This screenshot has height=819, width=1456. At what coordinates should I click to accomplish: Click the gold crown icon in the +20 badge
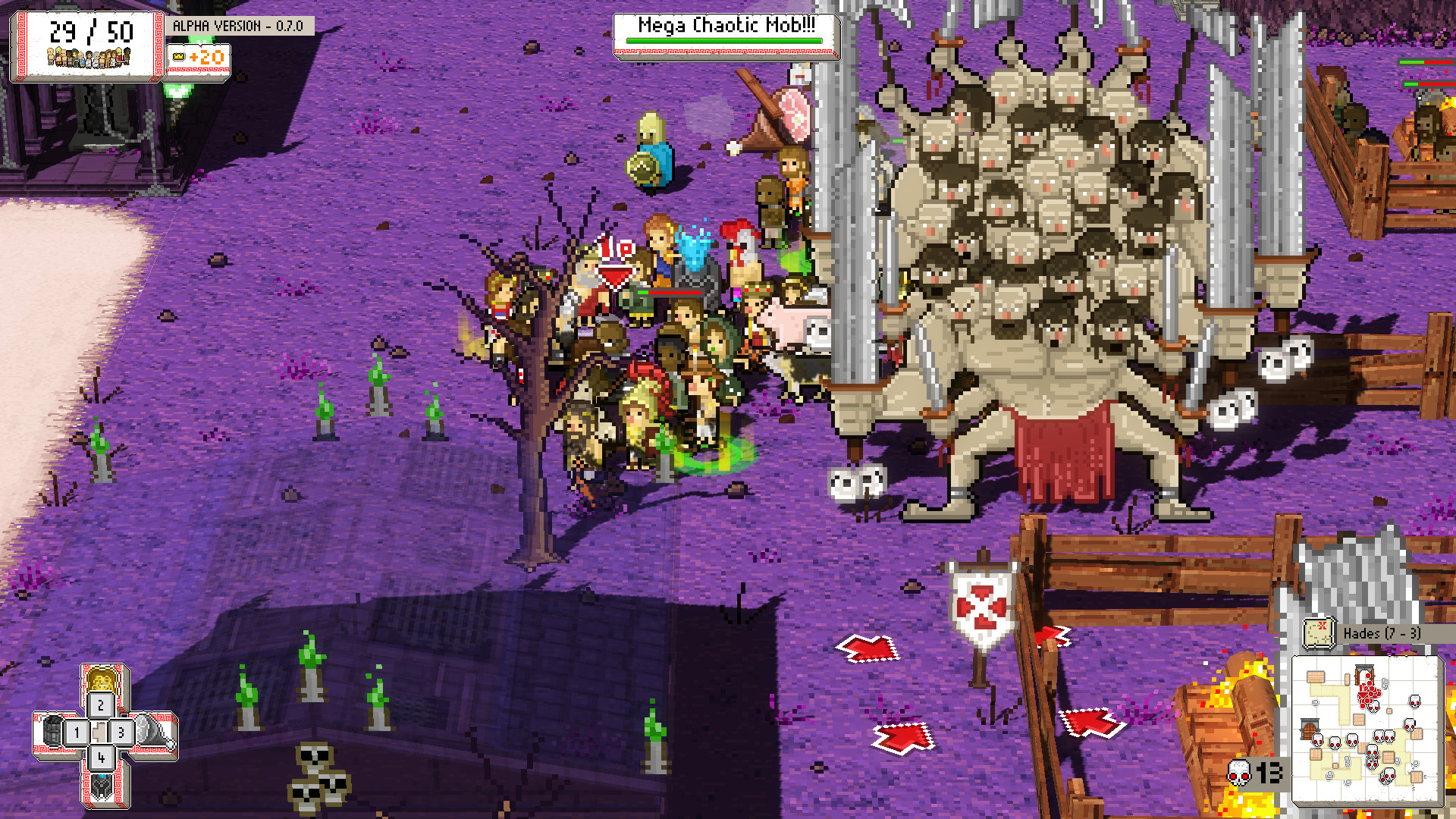[x=179, y=56]
